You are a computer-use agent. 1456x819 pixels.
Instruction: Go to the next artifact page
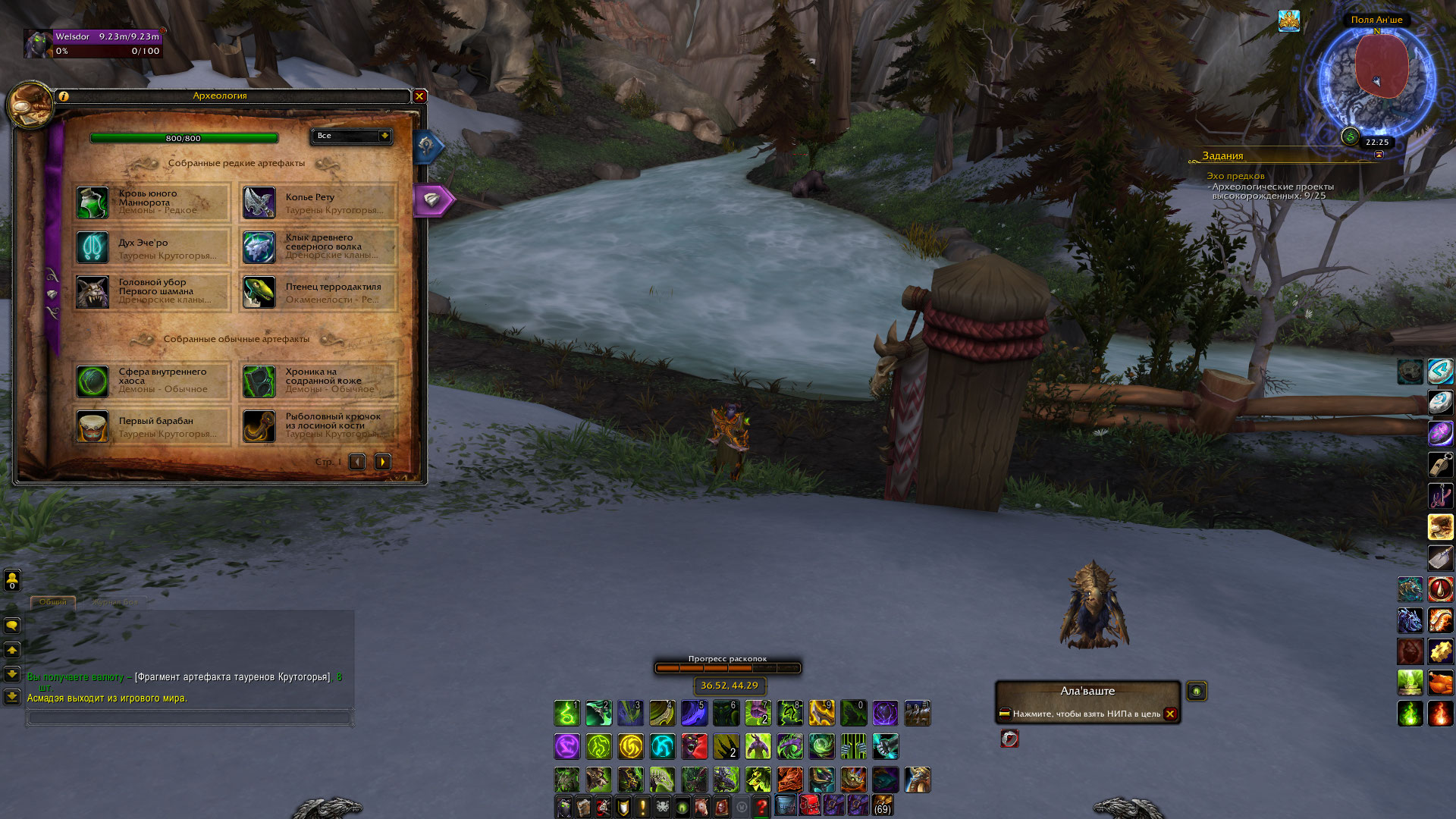[383, 462]
